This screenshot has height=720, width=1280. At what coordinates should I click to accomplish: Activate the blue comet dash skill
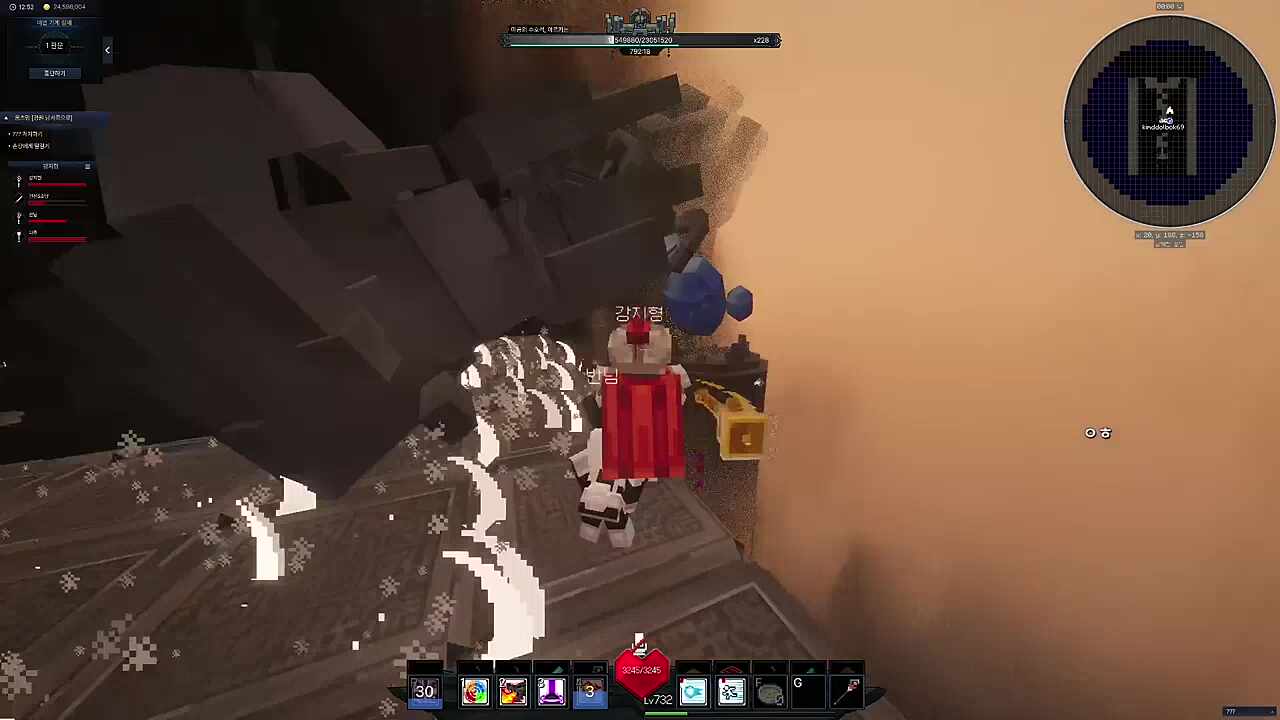tap(693, 691)
